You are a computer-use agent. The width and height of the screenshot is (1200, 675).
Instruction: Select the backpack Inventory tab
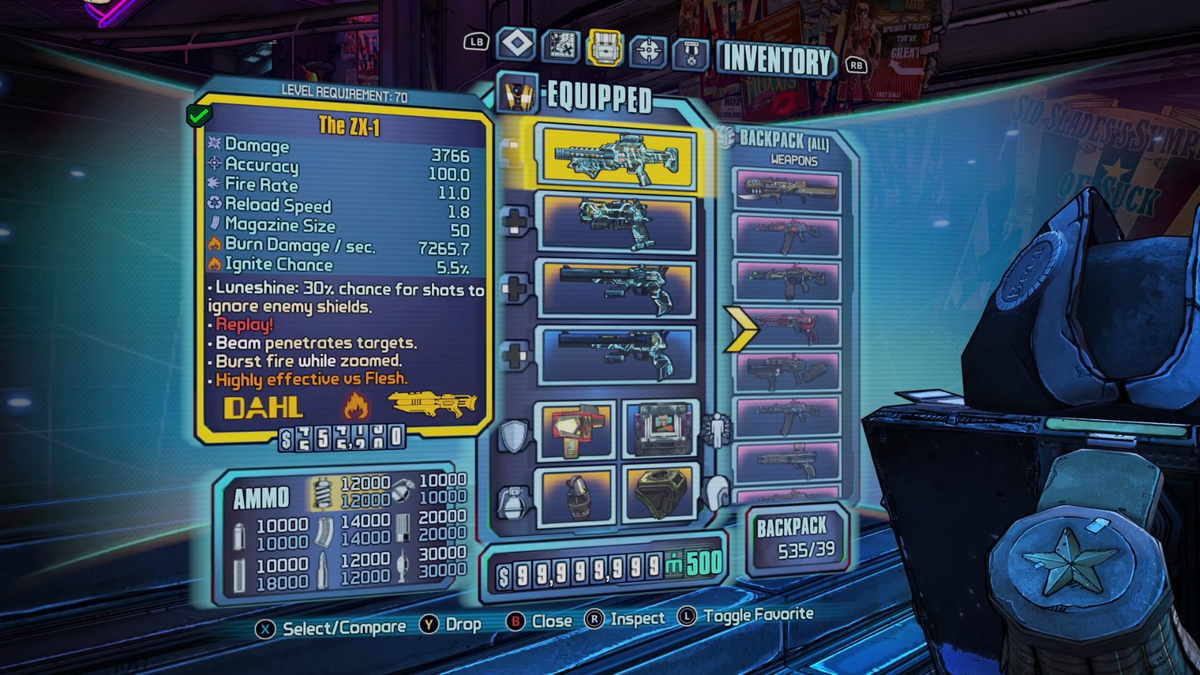click(605, 47)
